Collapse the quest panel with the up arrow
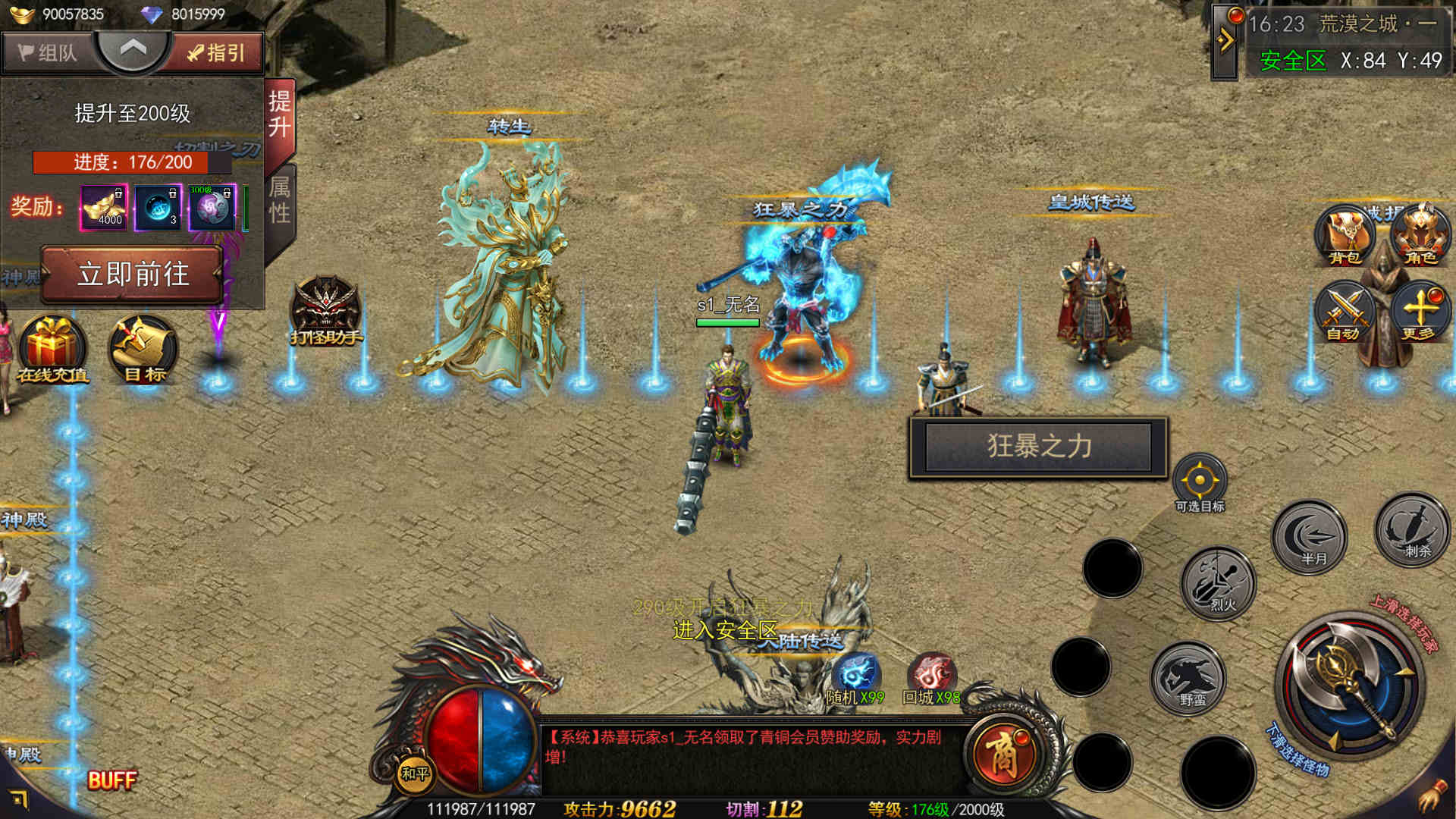This screenshot has height=819, width=1456. point(133,50)
